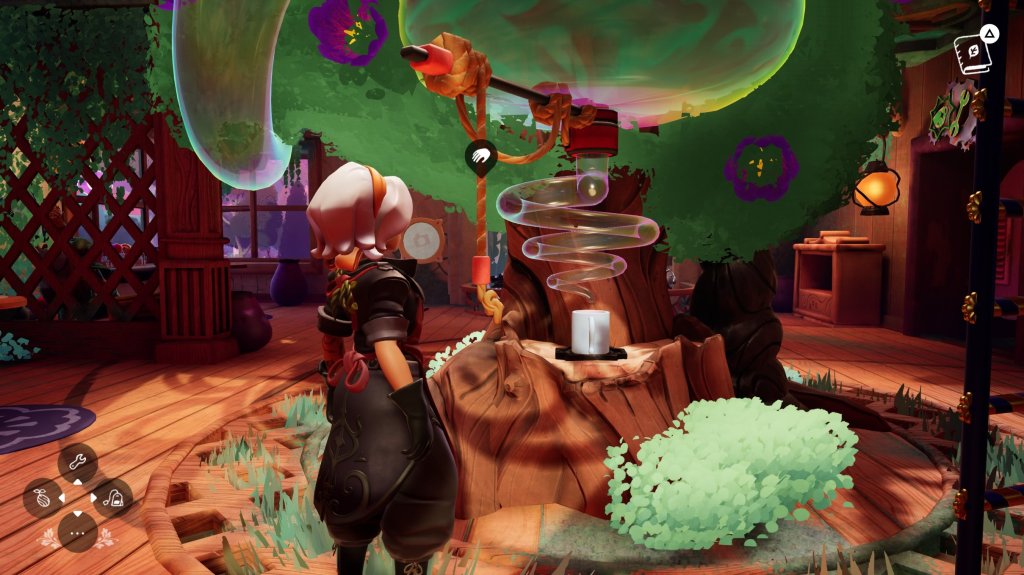Choose the seed shortcut icon
This screenshot has height=575, width=1024.
pyautogui.click(x=42, y=497)
